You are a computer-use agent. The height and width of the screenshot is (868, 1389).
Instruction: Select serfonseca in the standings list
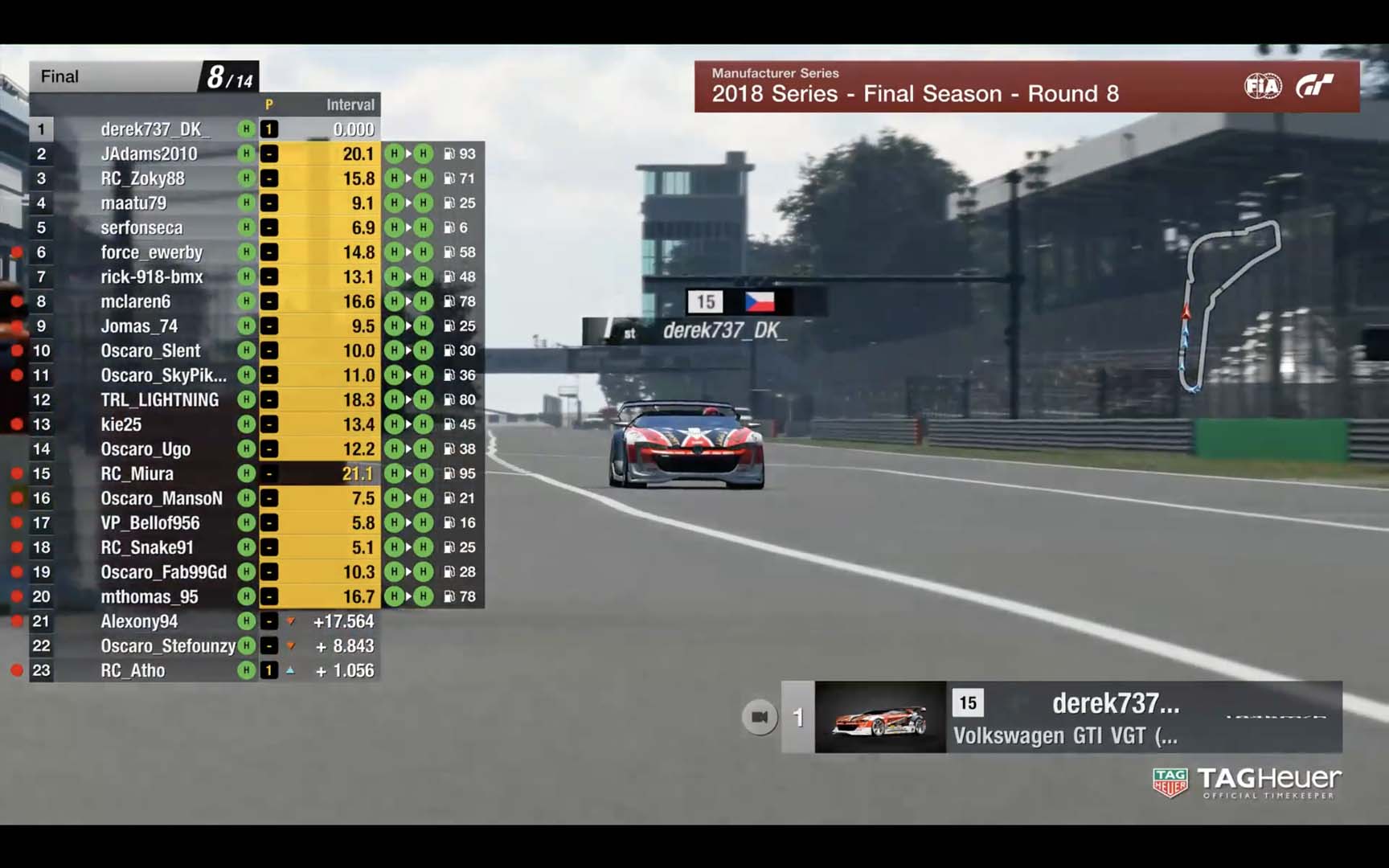(x=141, y=228)
